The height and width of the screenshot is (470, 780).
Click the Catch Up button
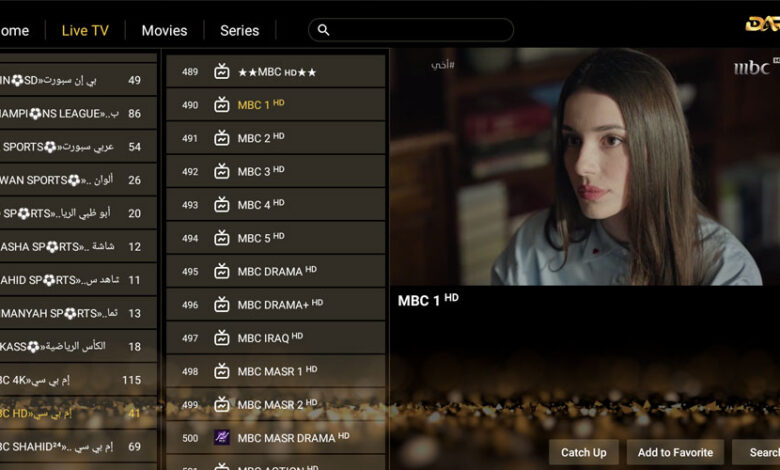click(x=583, y=452)
